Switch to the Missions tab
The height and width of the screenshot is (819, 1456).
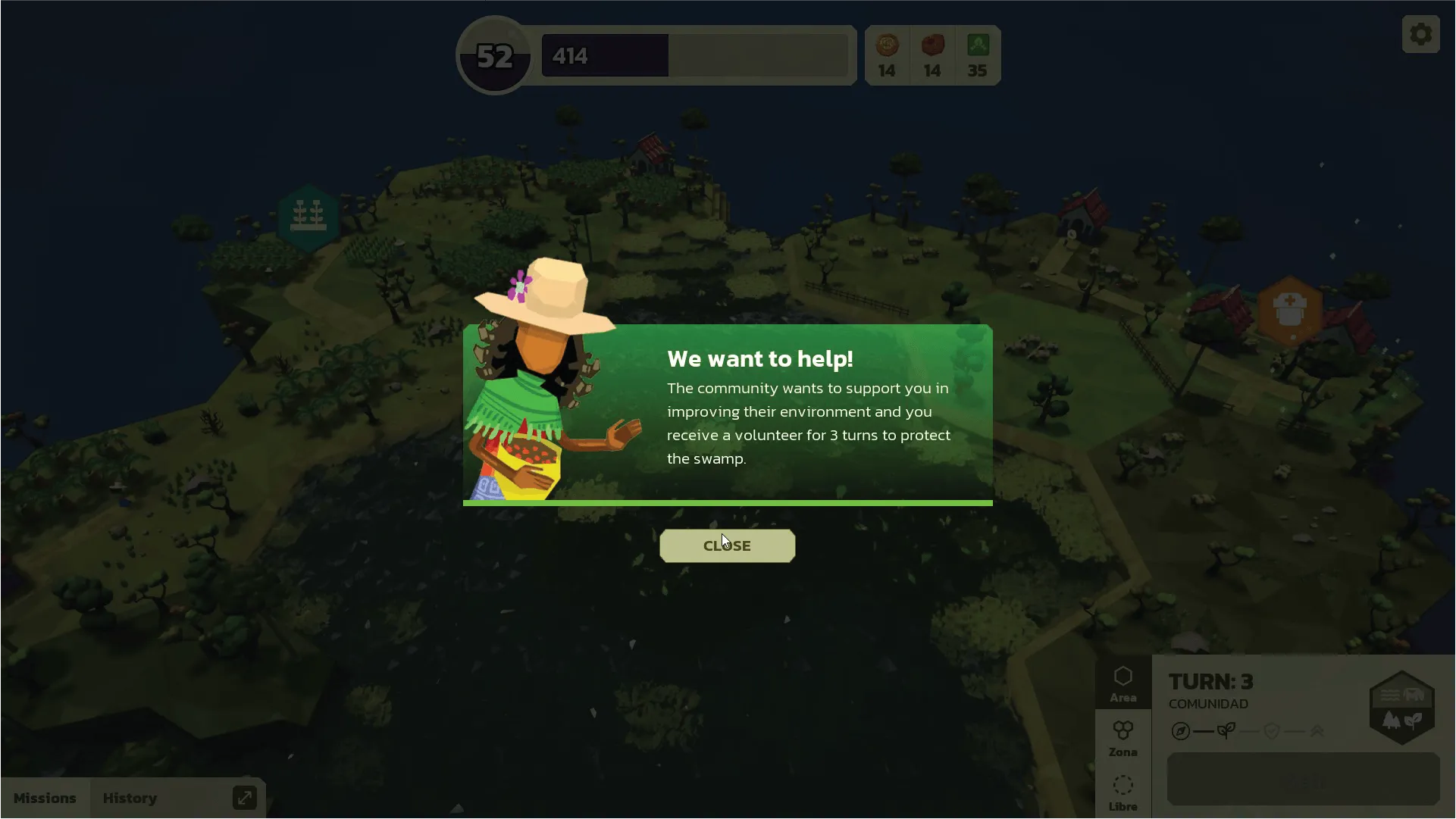pos(45,798)
